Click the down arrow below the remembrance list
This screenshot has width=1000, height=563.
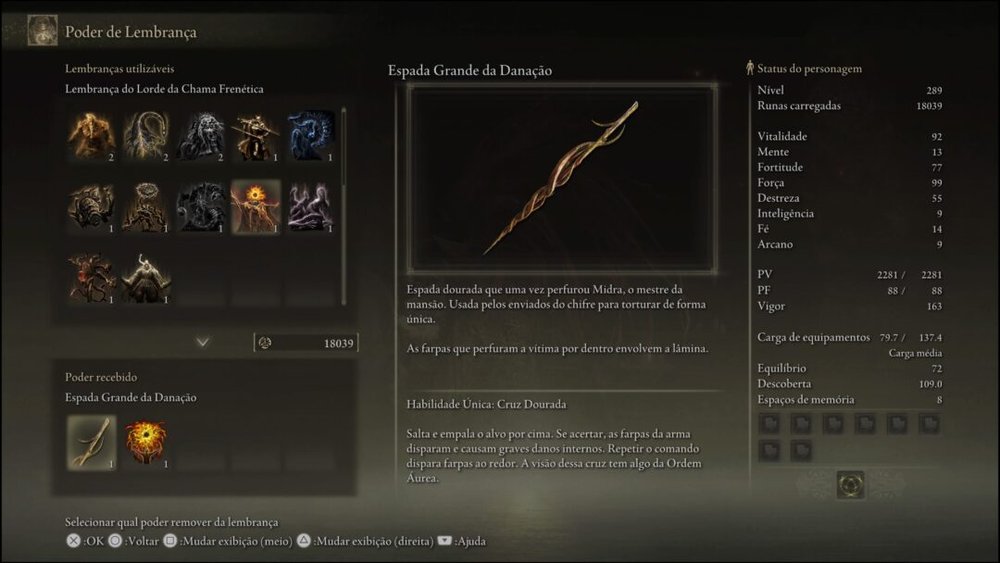[203, 342]
